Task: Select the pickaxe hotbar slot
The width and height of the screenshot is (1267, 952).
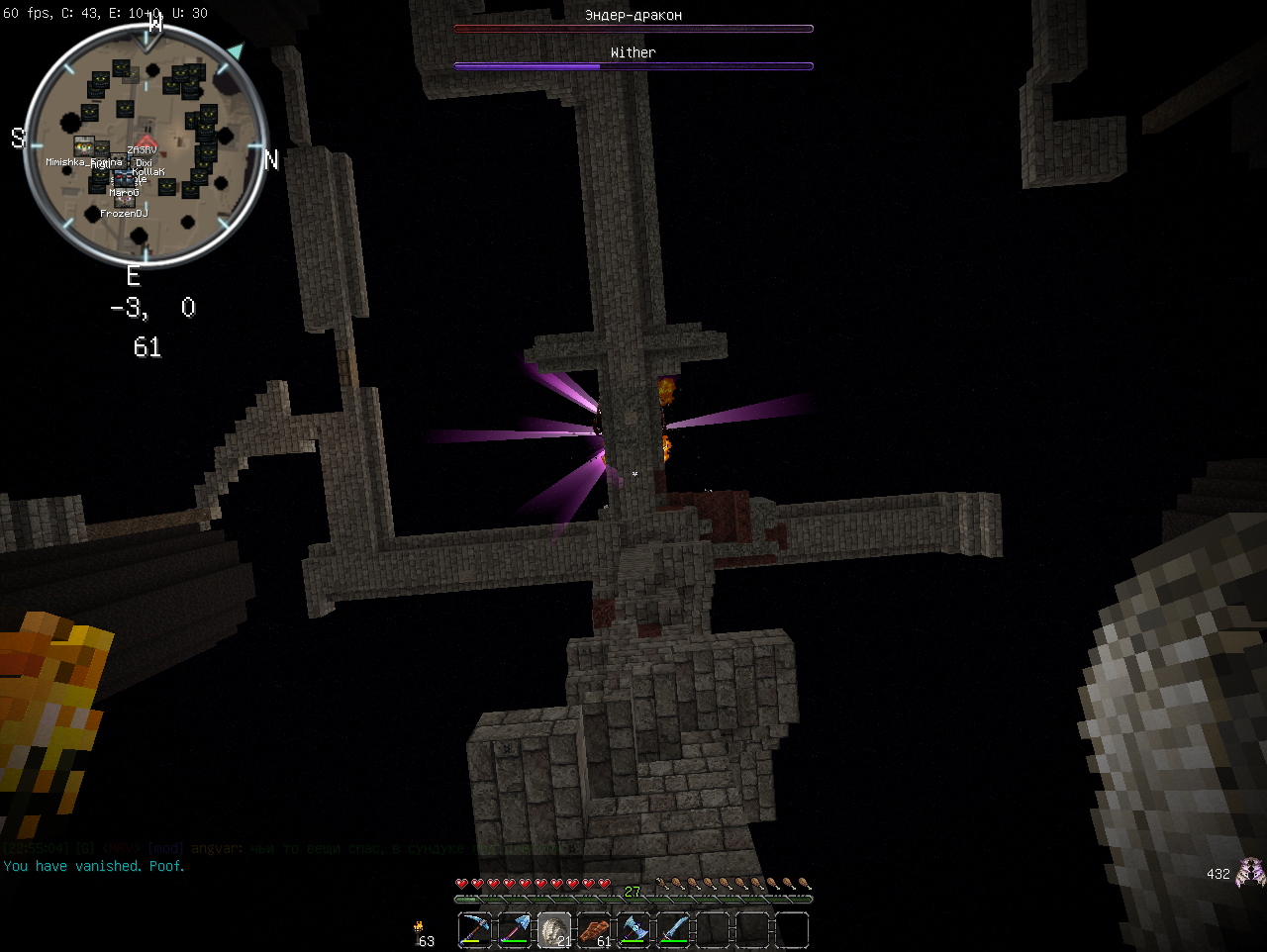Action: 475,930
